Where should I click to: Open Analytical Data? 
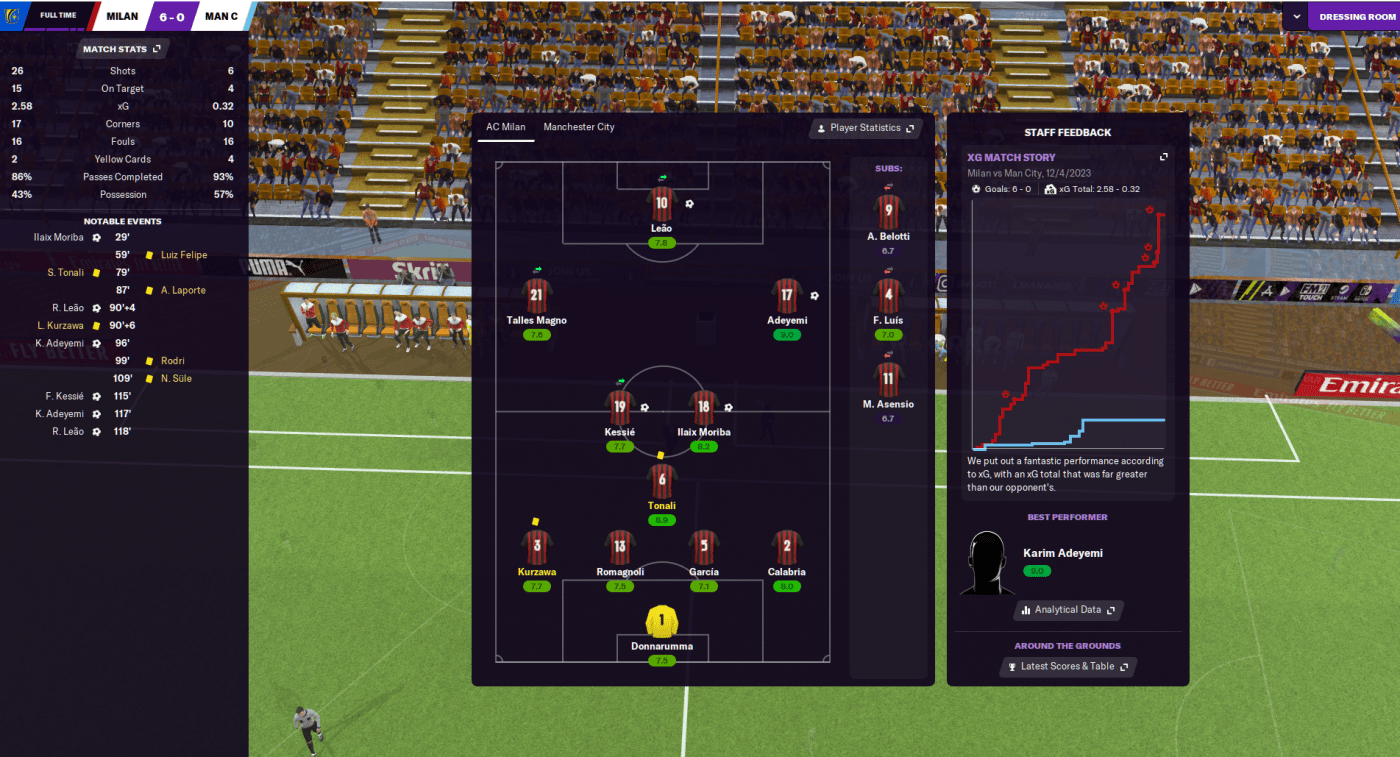click(1068, 609)
